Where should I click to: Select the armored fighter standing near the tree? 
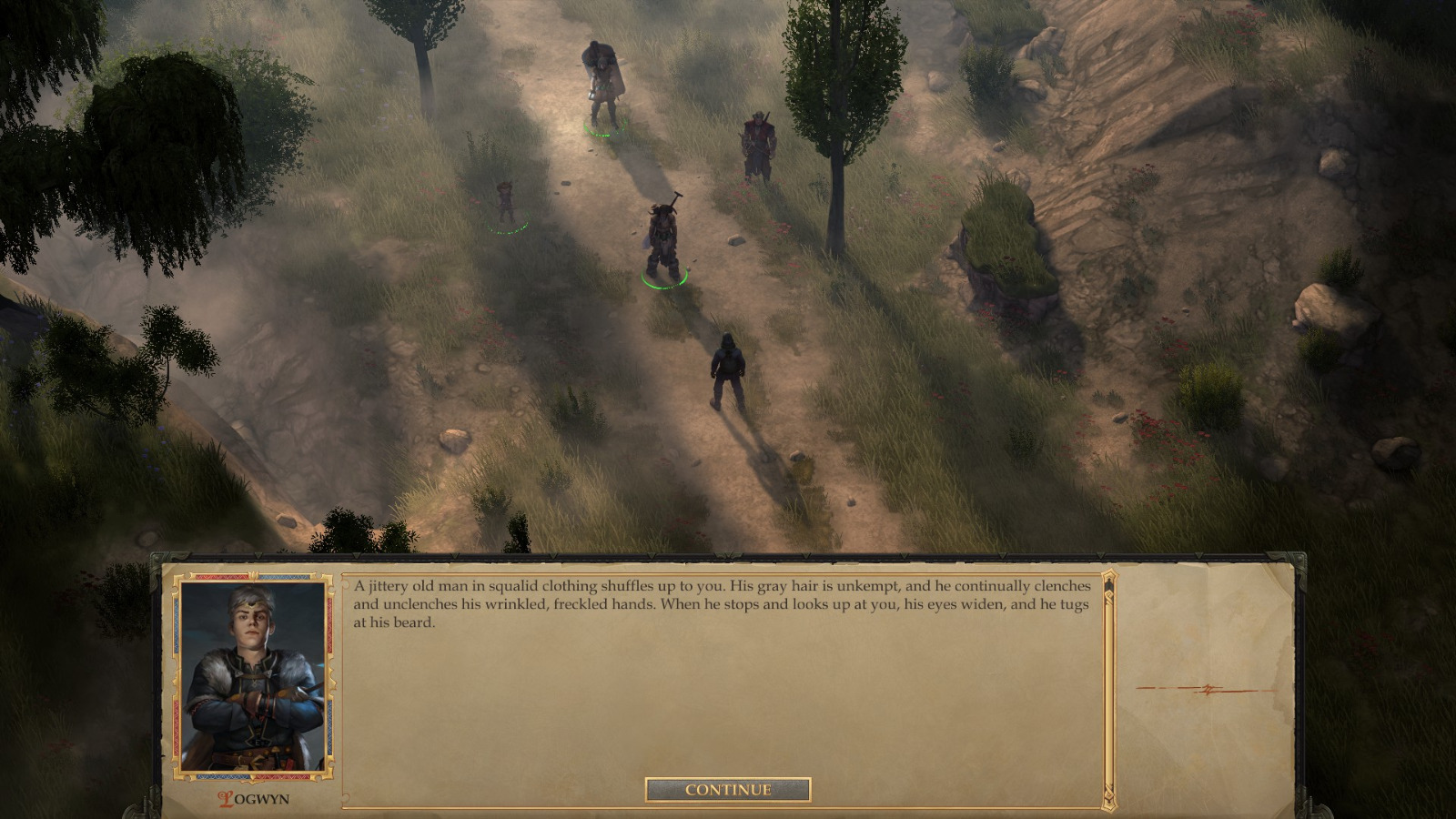758,141
